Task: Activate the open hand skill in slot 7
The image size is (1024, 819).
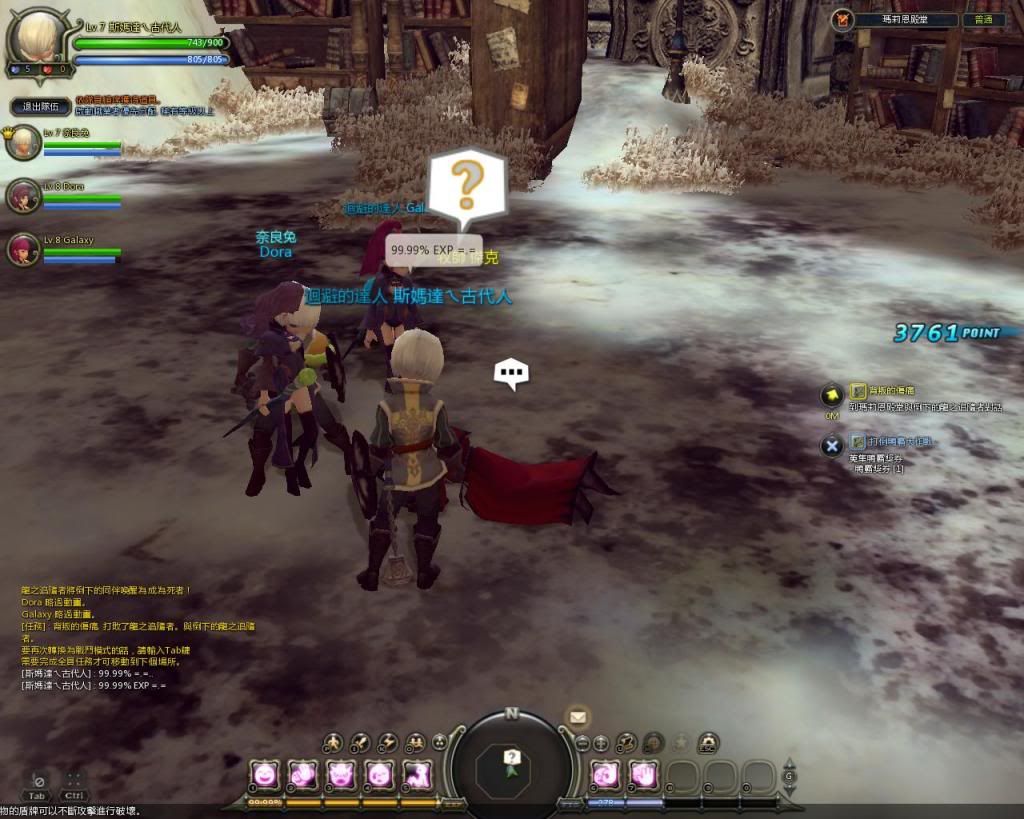Action: coord(643,774)
